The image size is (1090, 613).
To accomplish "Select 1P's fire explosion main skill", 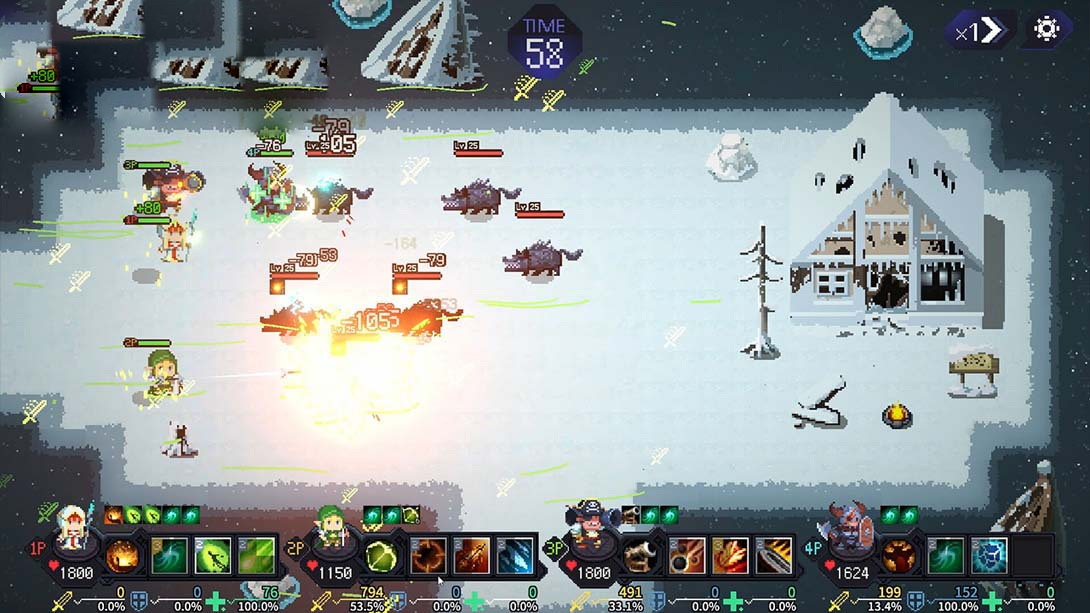I will 123,556.
